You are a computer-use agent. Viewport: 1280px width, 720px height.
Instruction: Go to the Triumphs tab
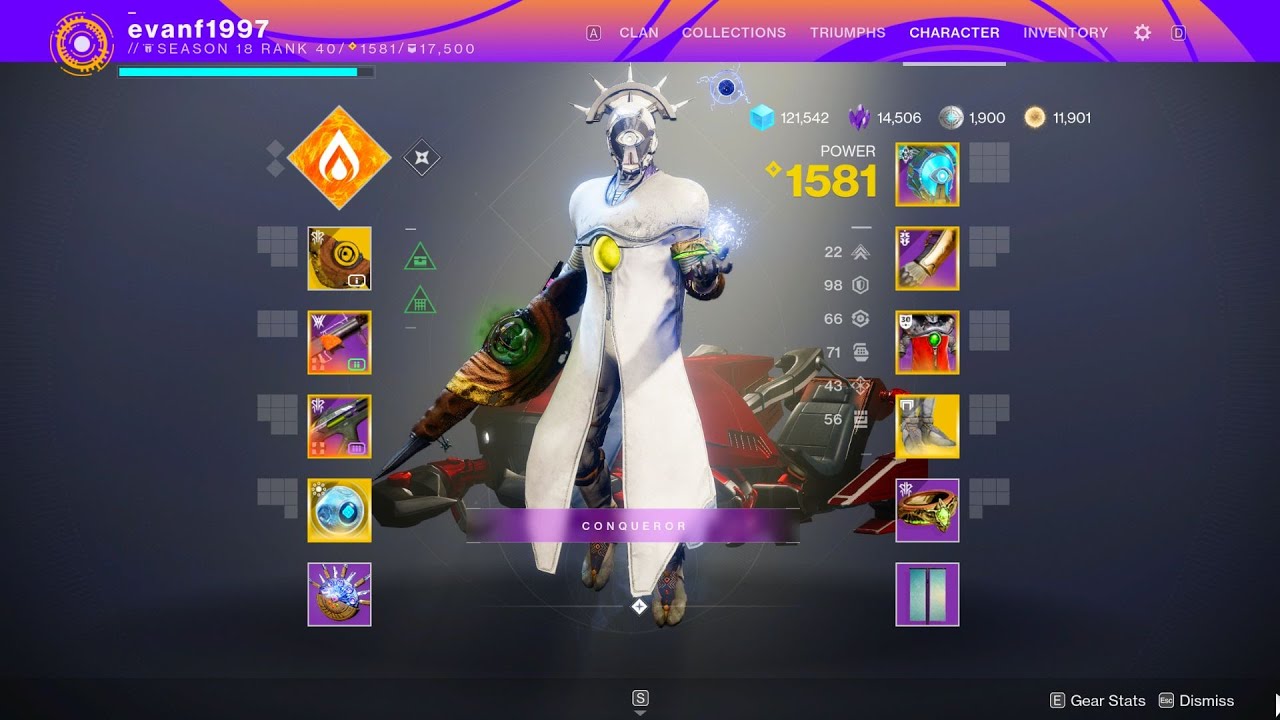pos(847,33)
